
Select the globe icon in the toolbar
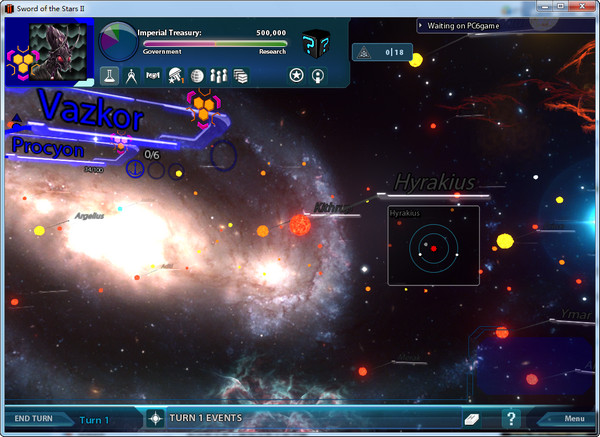[x=197, y=75]
